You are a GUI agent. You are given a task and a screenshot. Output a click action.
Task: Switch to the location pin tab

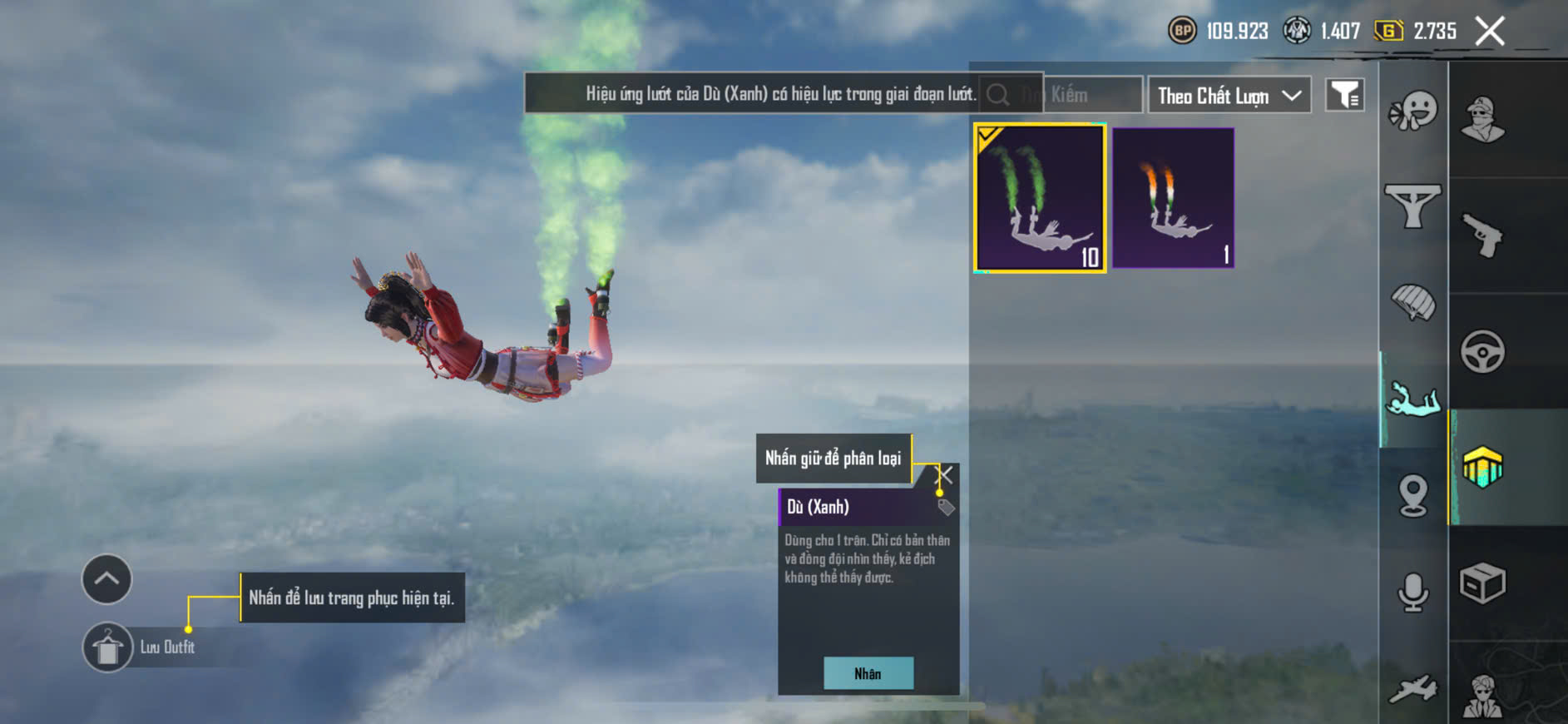1412,496
